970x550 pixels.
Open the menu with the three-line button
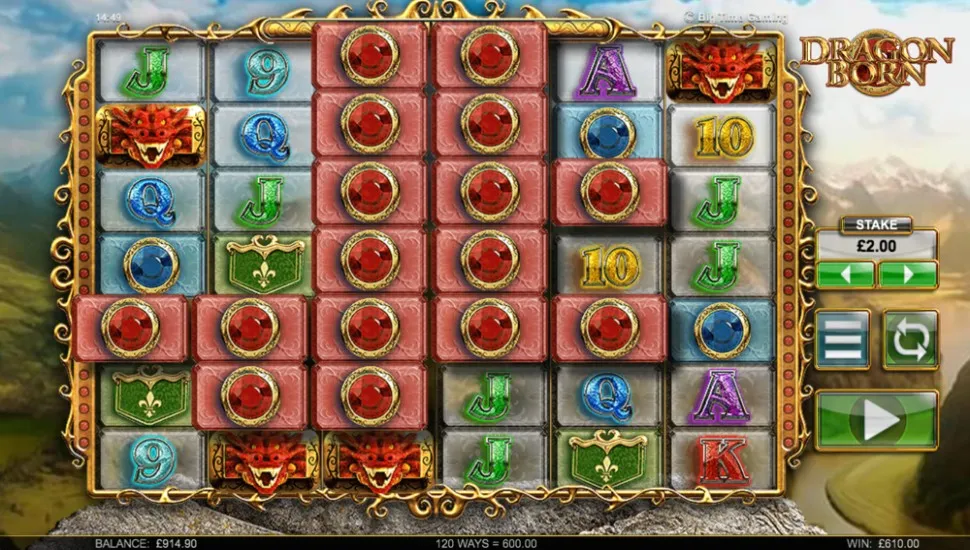(x=842, y=340)
